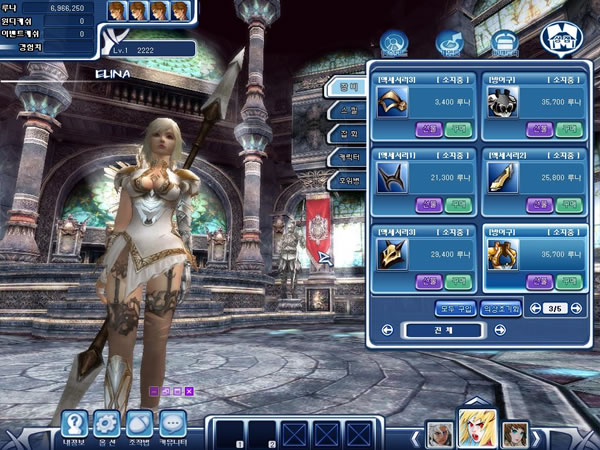Open the 커뮤니티 chat bubble button
The image size is (600, 450).
[173, 423]
